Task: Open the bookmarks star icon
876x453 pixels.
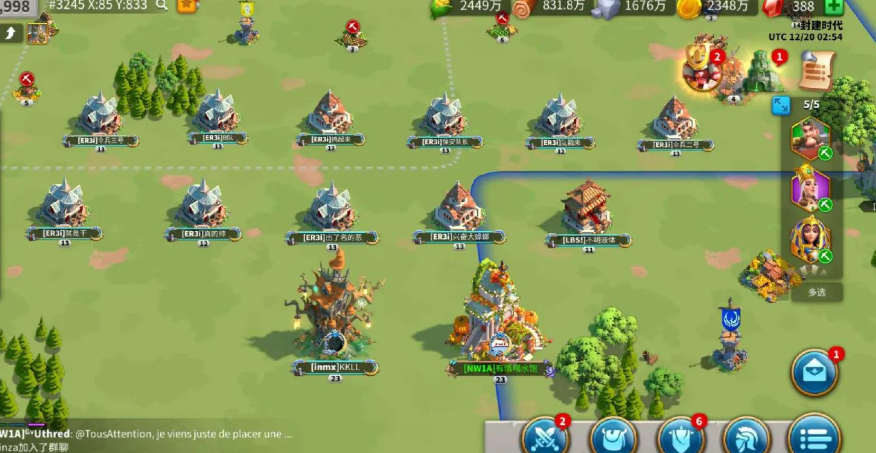Action: (186, 5)
